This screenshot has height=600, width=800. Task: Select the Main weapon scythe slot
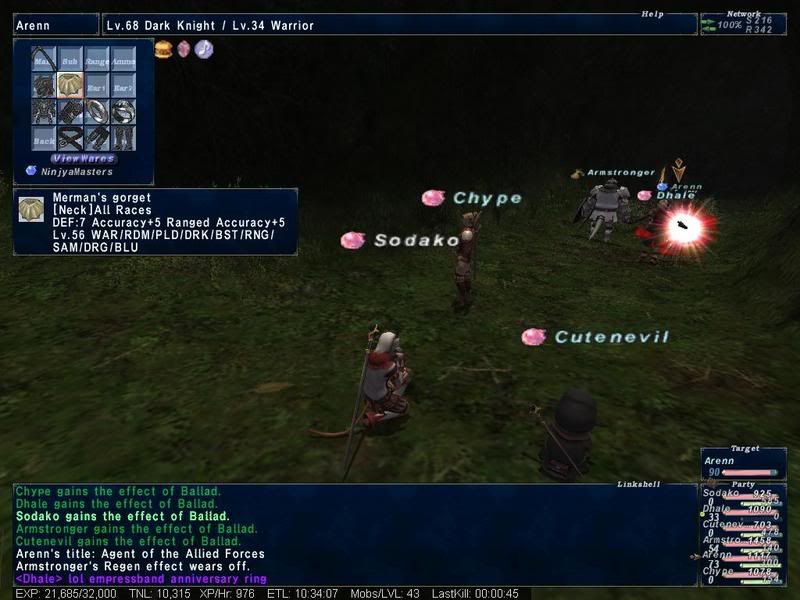point(44,60)
